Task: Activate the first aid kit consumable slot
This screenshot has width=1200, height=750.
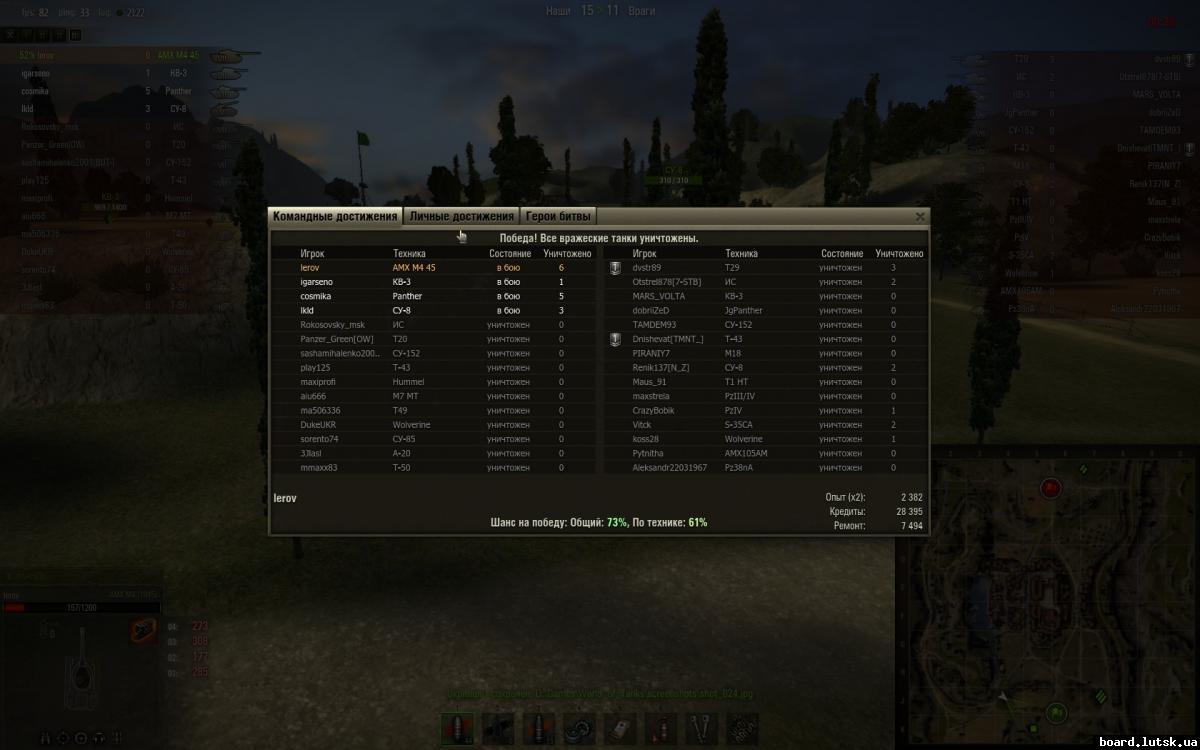Action: 619,730
